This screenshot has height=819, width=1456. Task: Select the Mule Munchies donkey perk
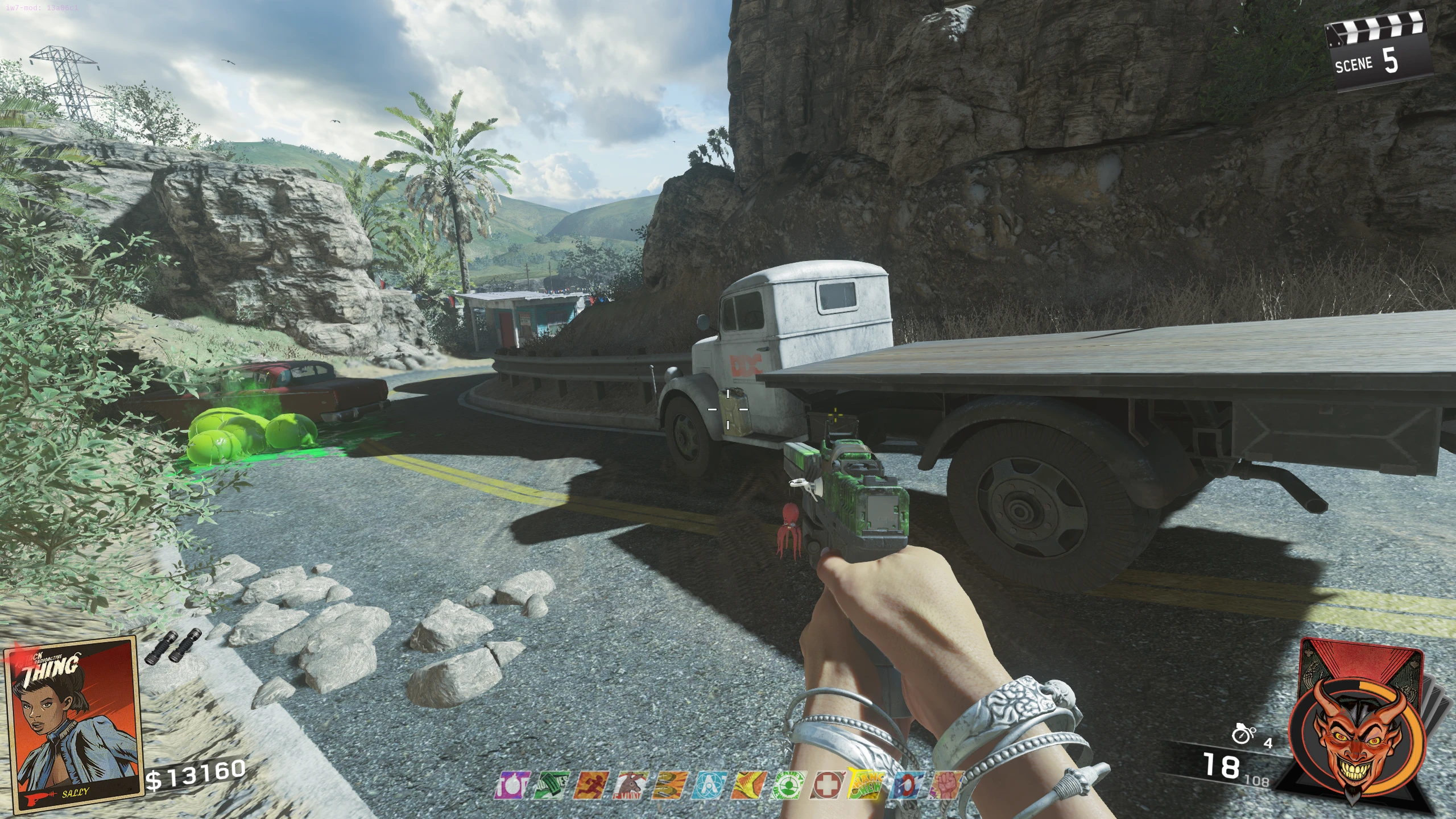(628, 785)
